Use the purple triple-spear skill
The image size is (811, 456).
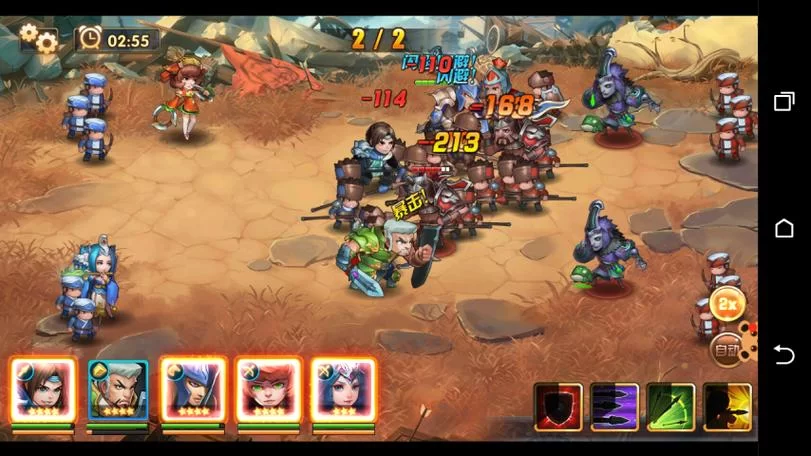pyautogui.click(x=615, y=407)
